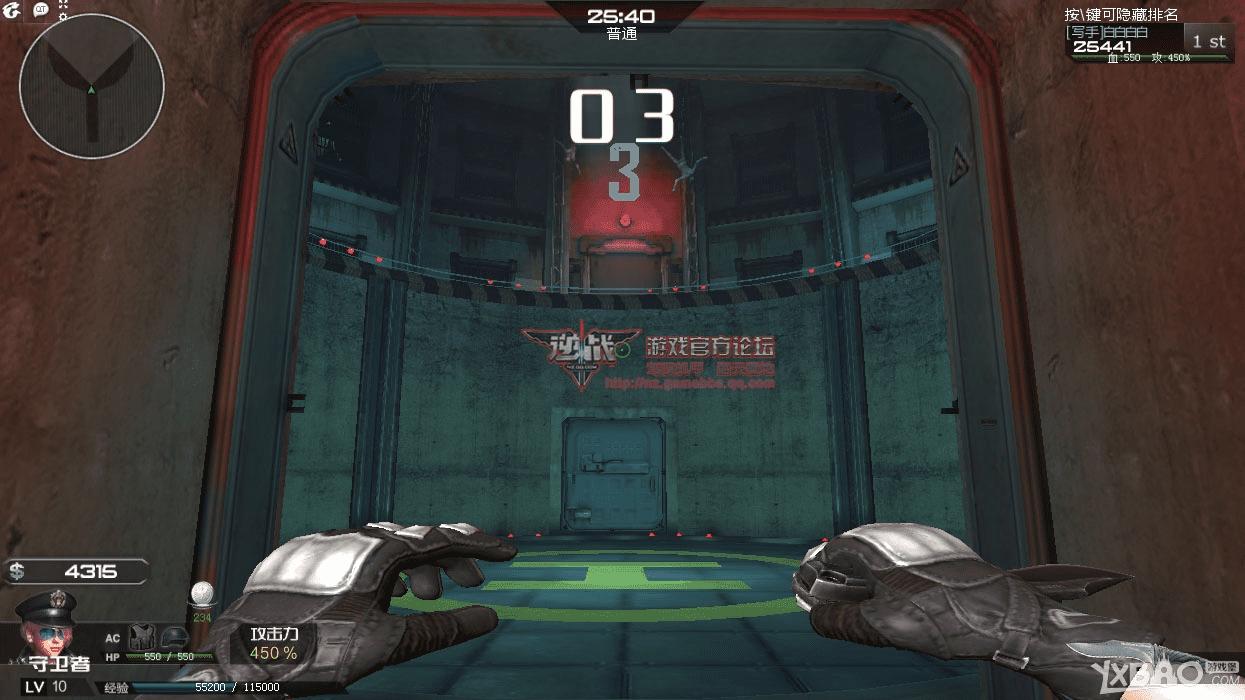
Task: Click the gear settings icon
Action: [62, 17]
